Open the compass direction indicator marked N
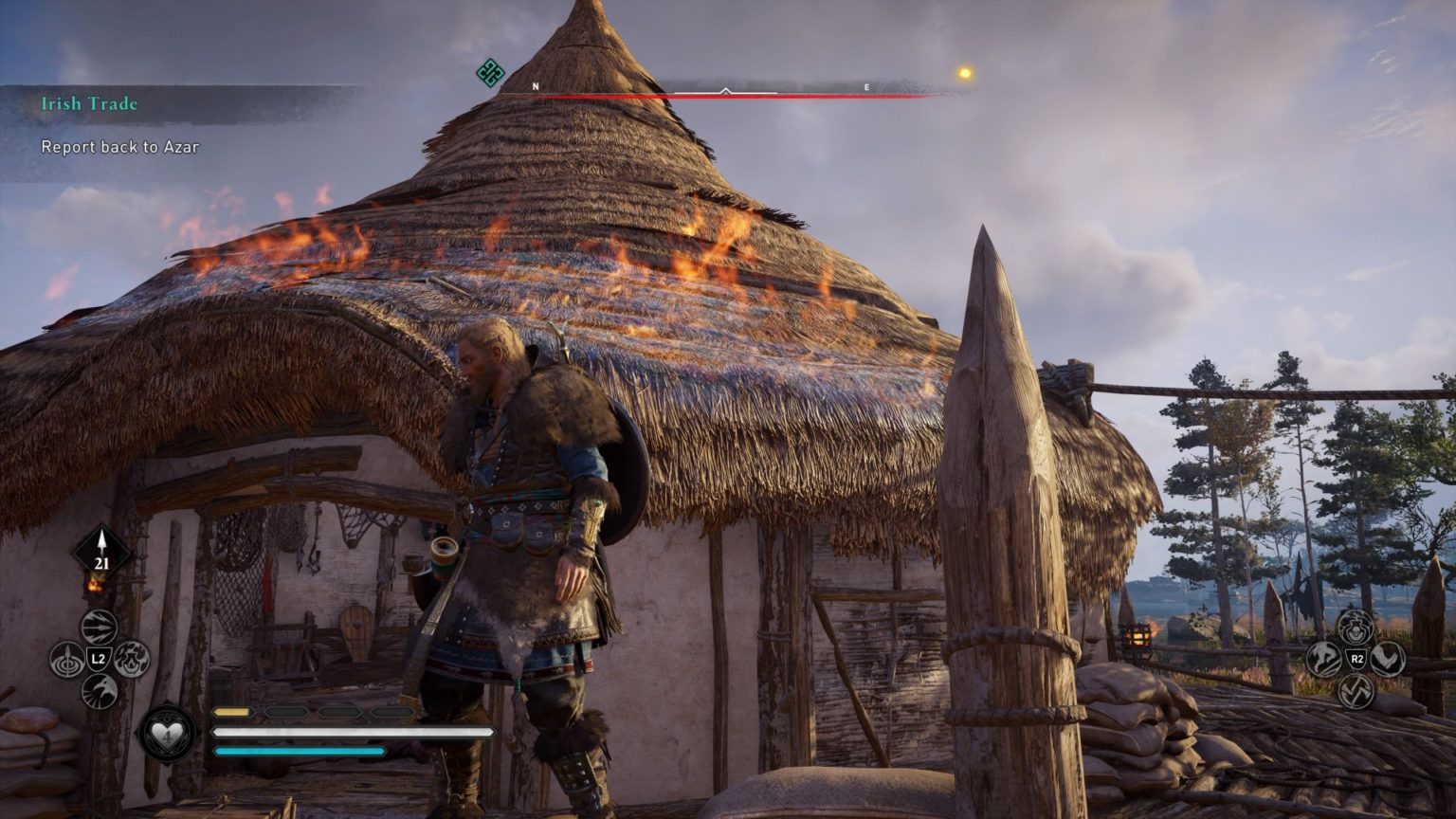The image size is (1456, 819). coord(537,85)
